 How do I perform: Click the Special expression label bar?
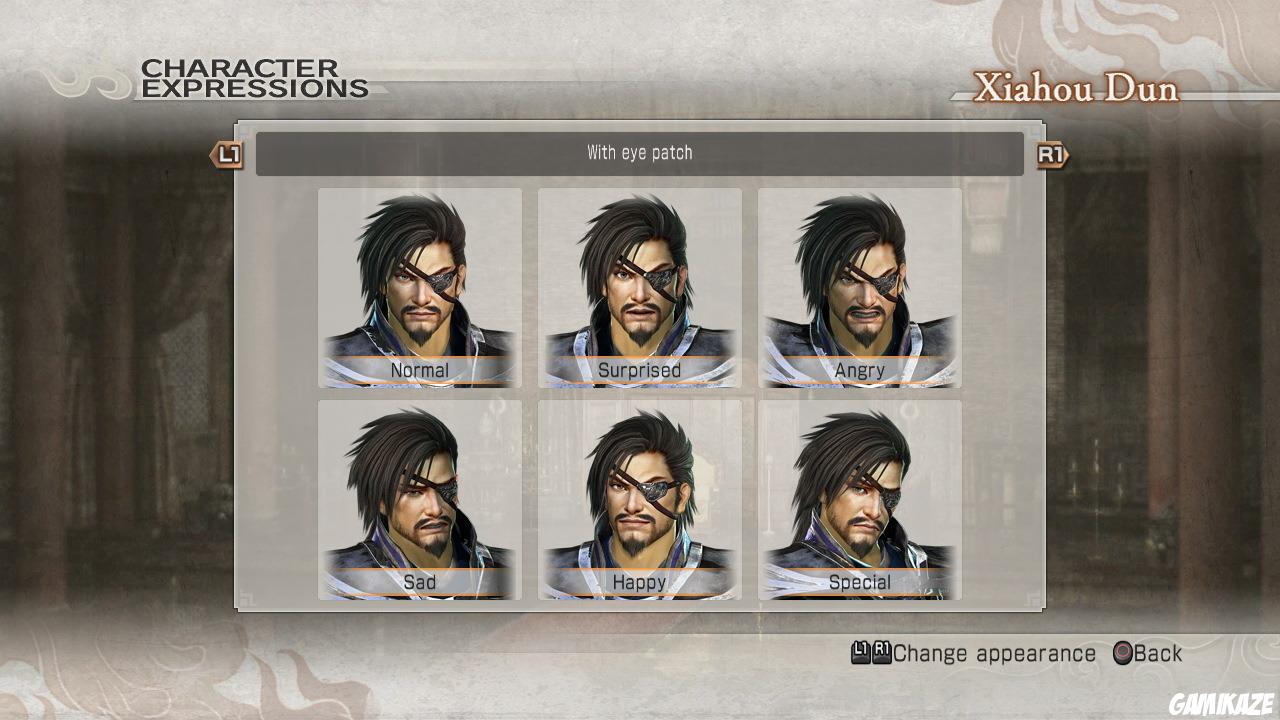(860, 581)
